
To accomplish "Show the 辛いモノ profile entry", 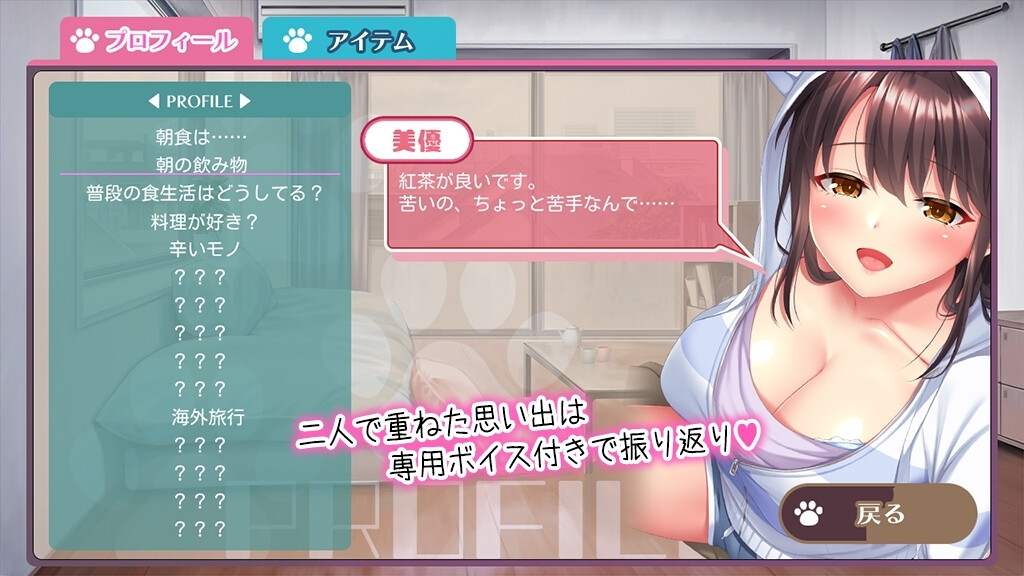I will click(x=200, y=248).
